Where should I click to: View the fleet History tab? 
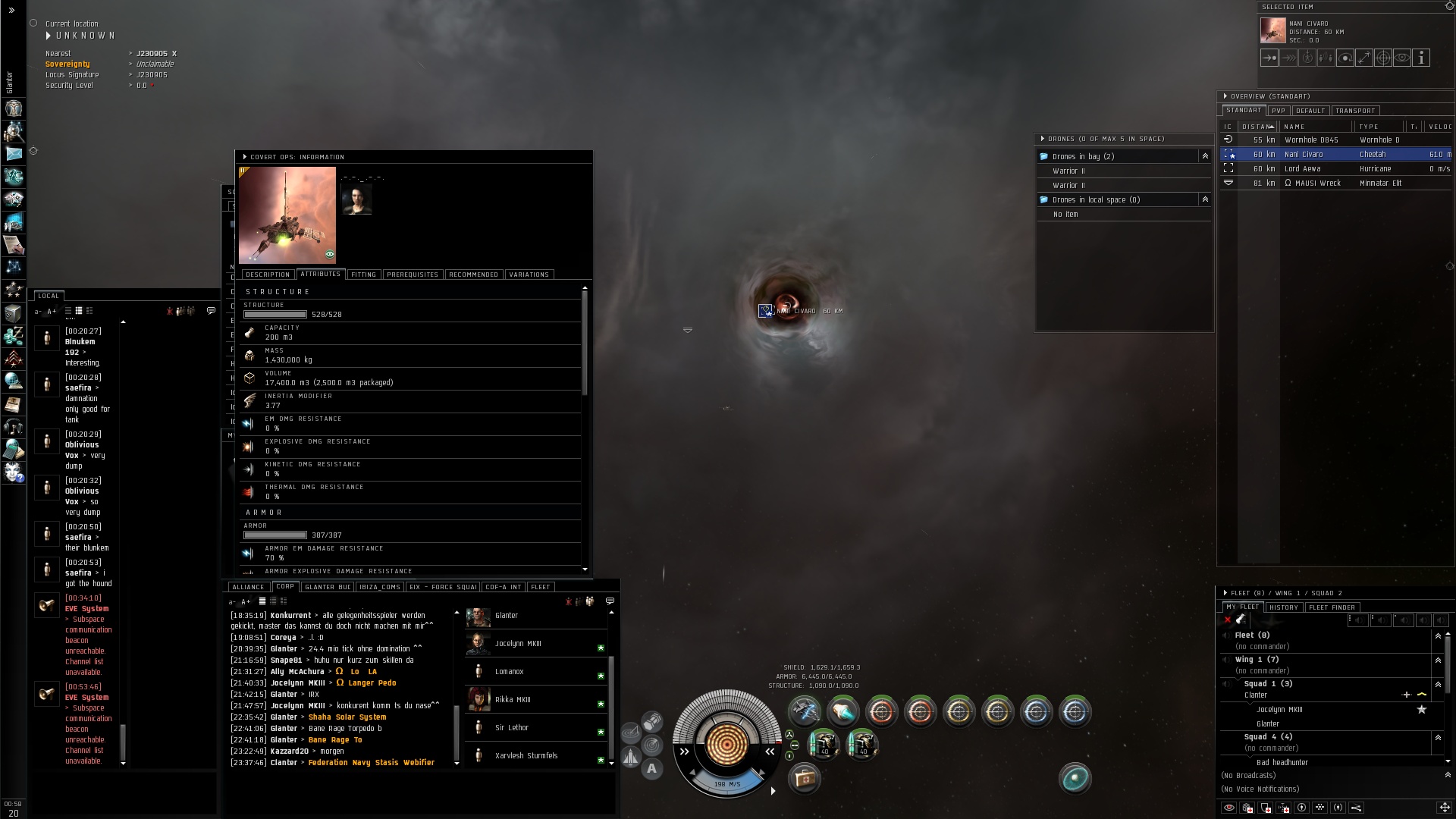1284,607
